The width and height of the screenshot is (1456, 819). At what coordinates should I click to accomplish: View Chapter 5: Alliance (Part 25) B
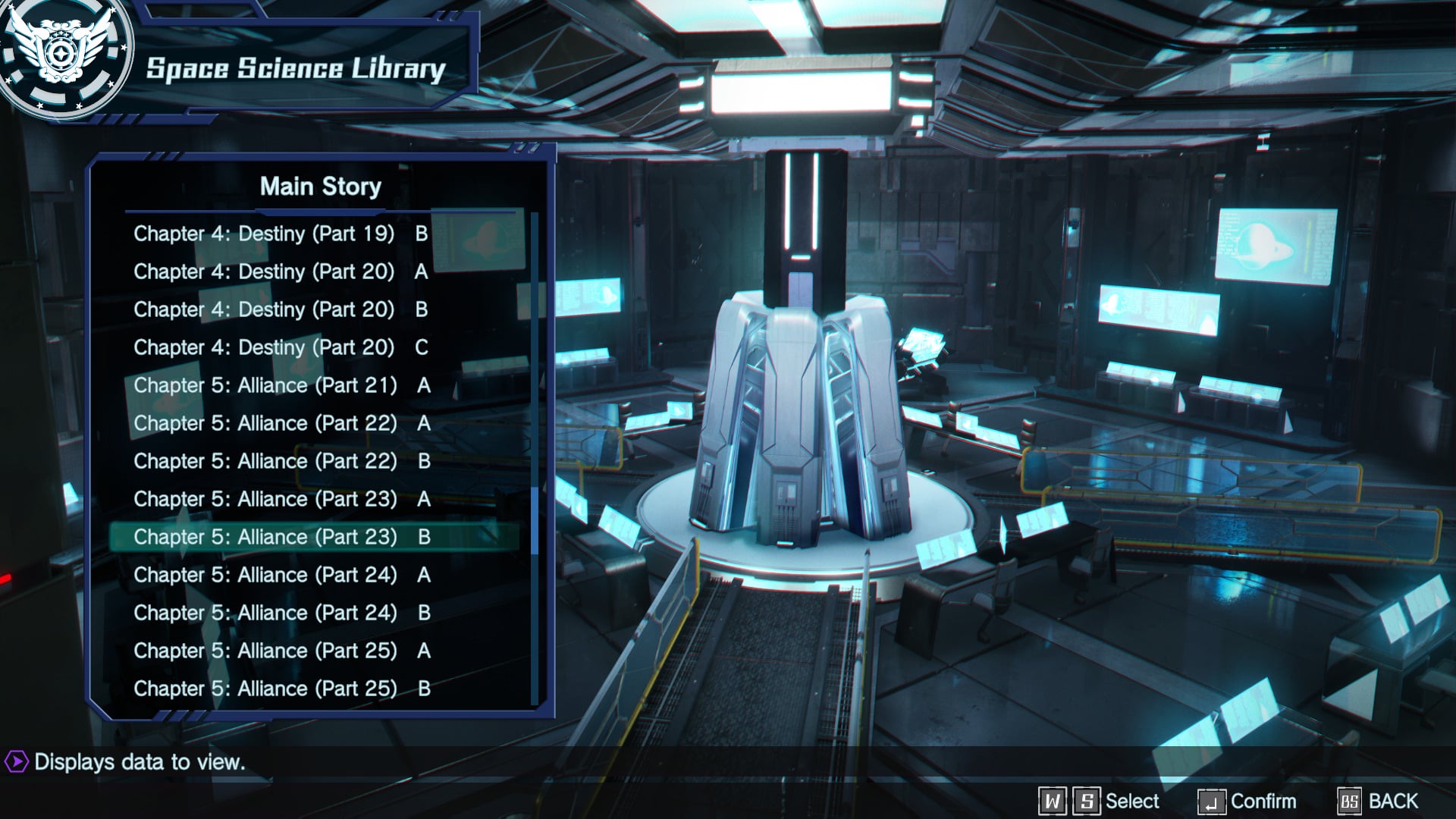point(282,689)
